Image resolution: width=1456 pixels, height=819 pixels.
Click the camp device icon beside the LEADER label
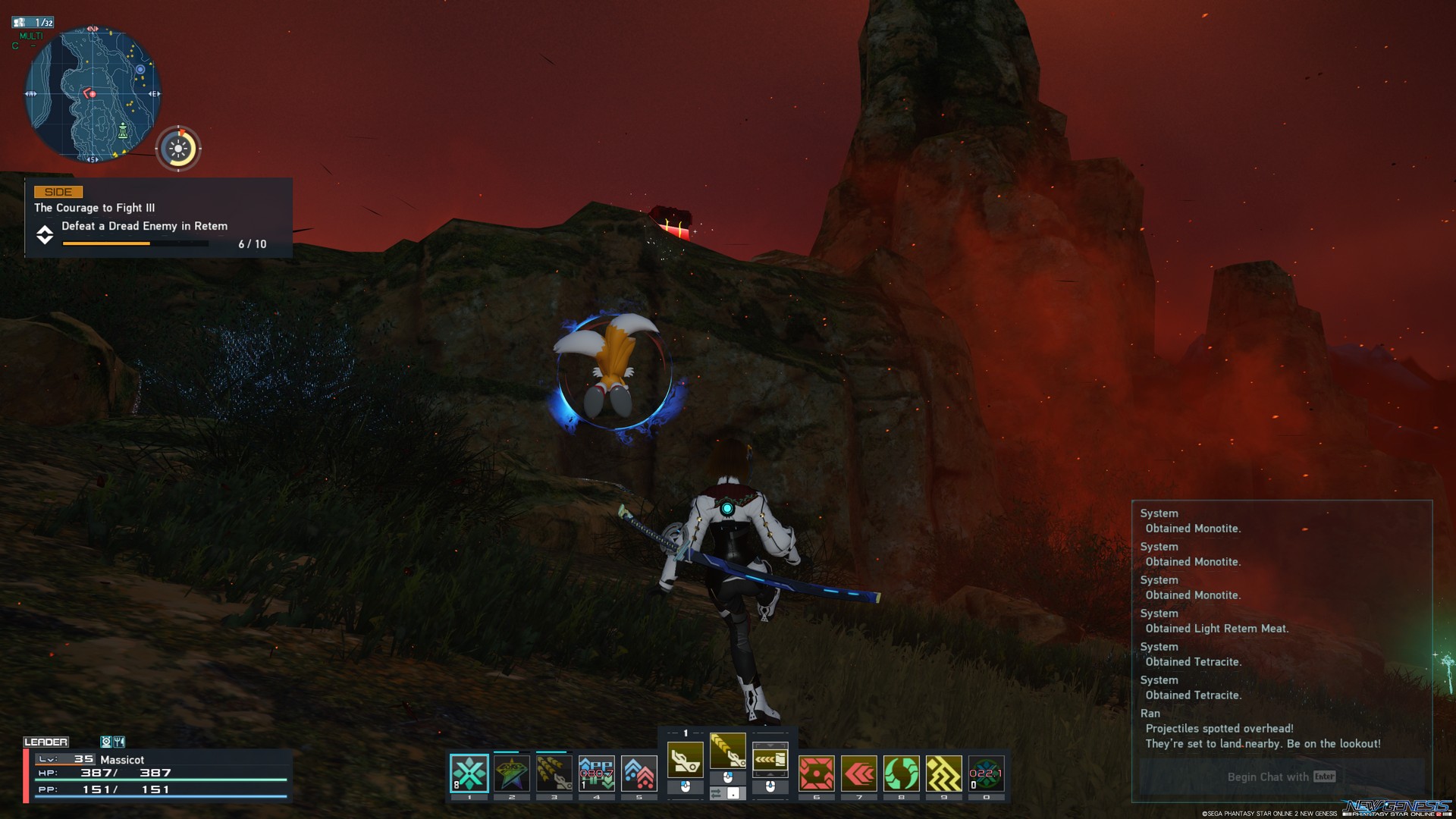pyautogui.click(x=106, y=742)
